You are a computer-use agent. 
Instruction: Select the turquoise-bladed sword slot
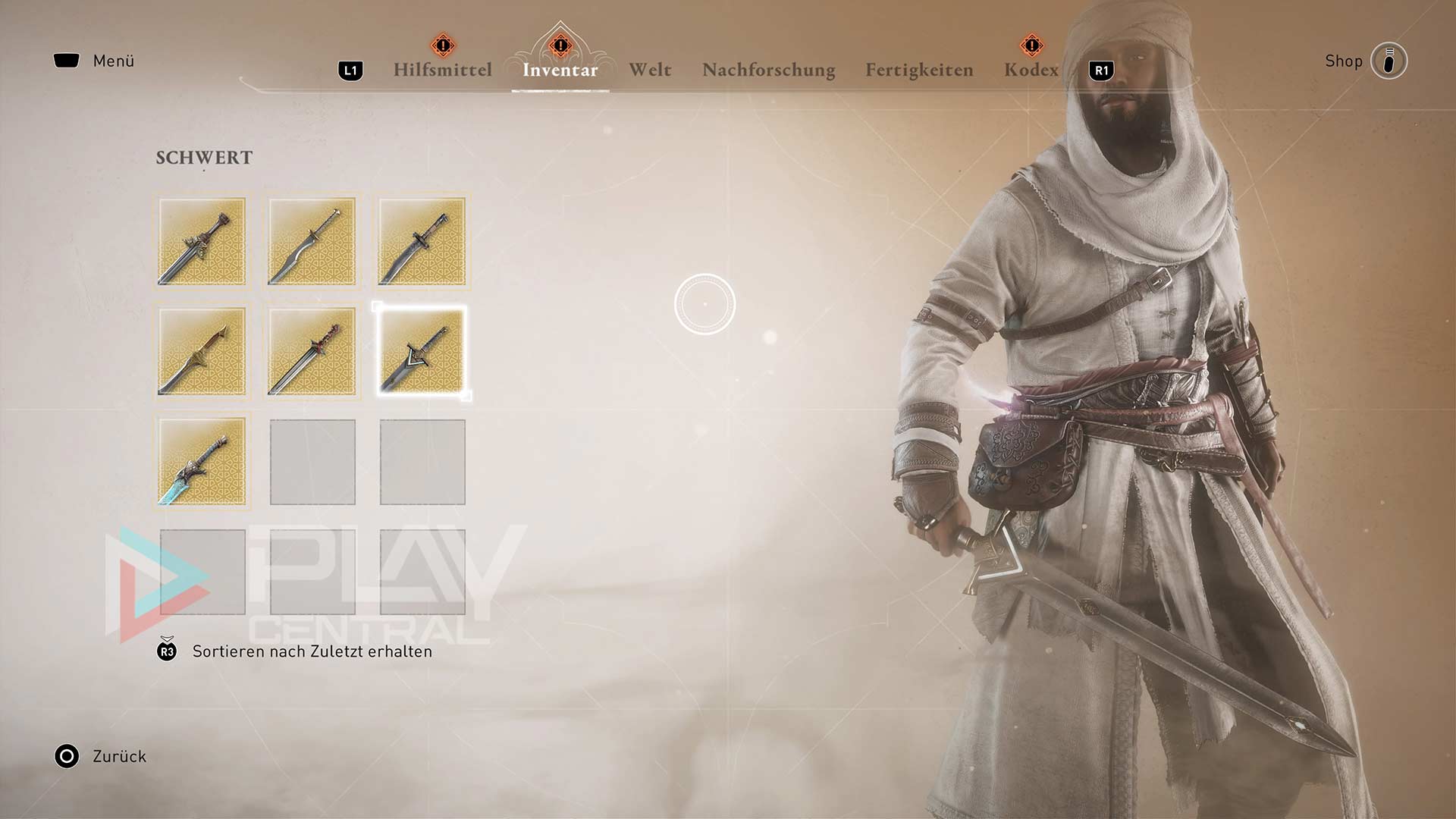click(x=202, y=462)
